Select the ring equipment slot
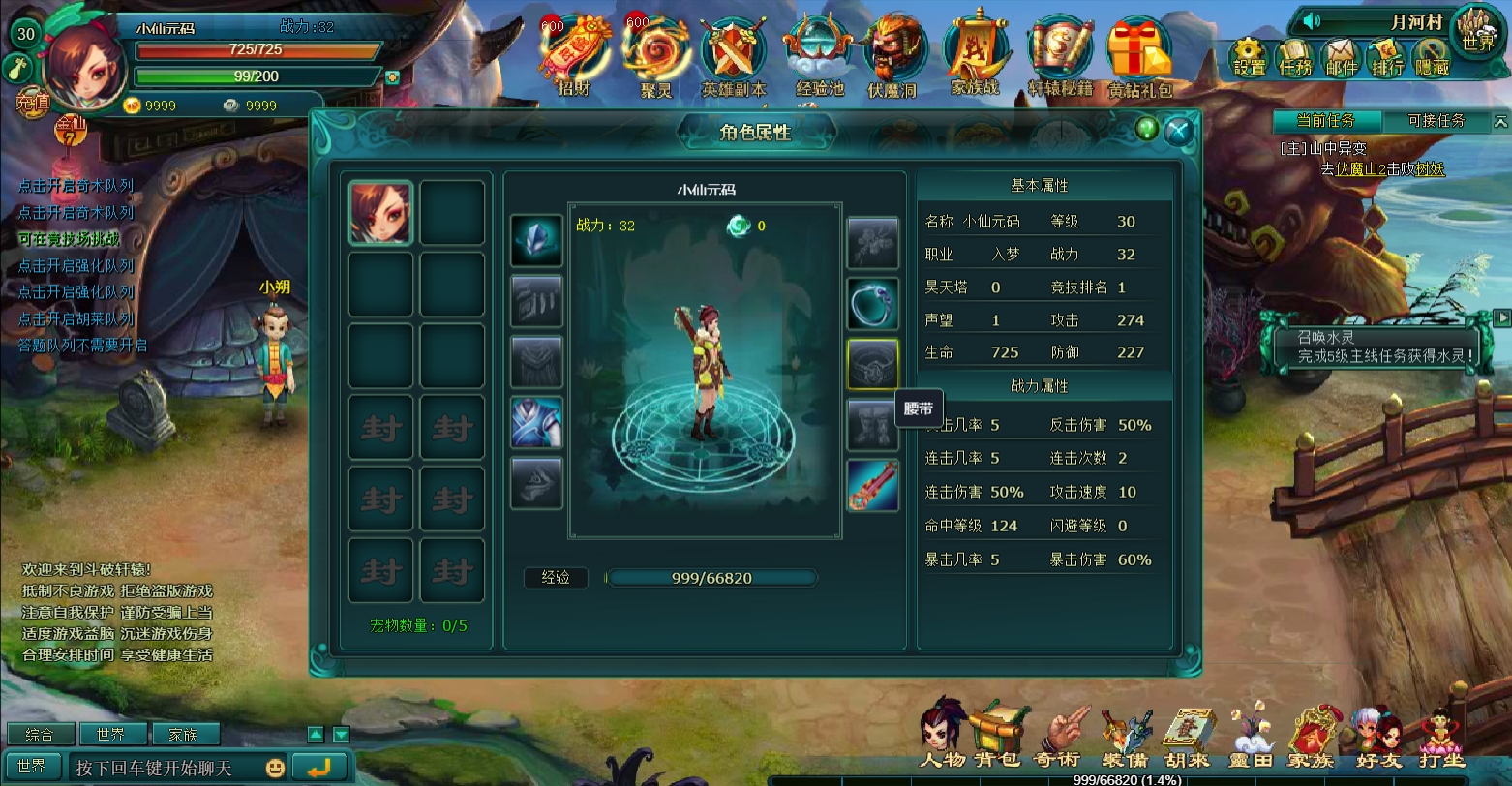The image size is (1512, 786). pyautogui.click(x=873, y=304)
